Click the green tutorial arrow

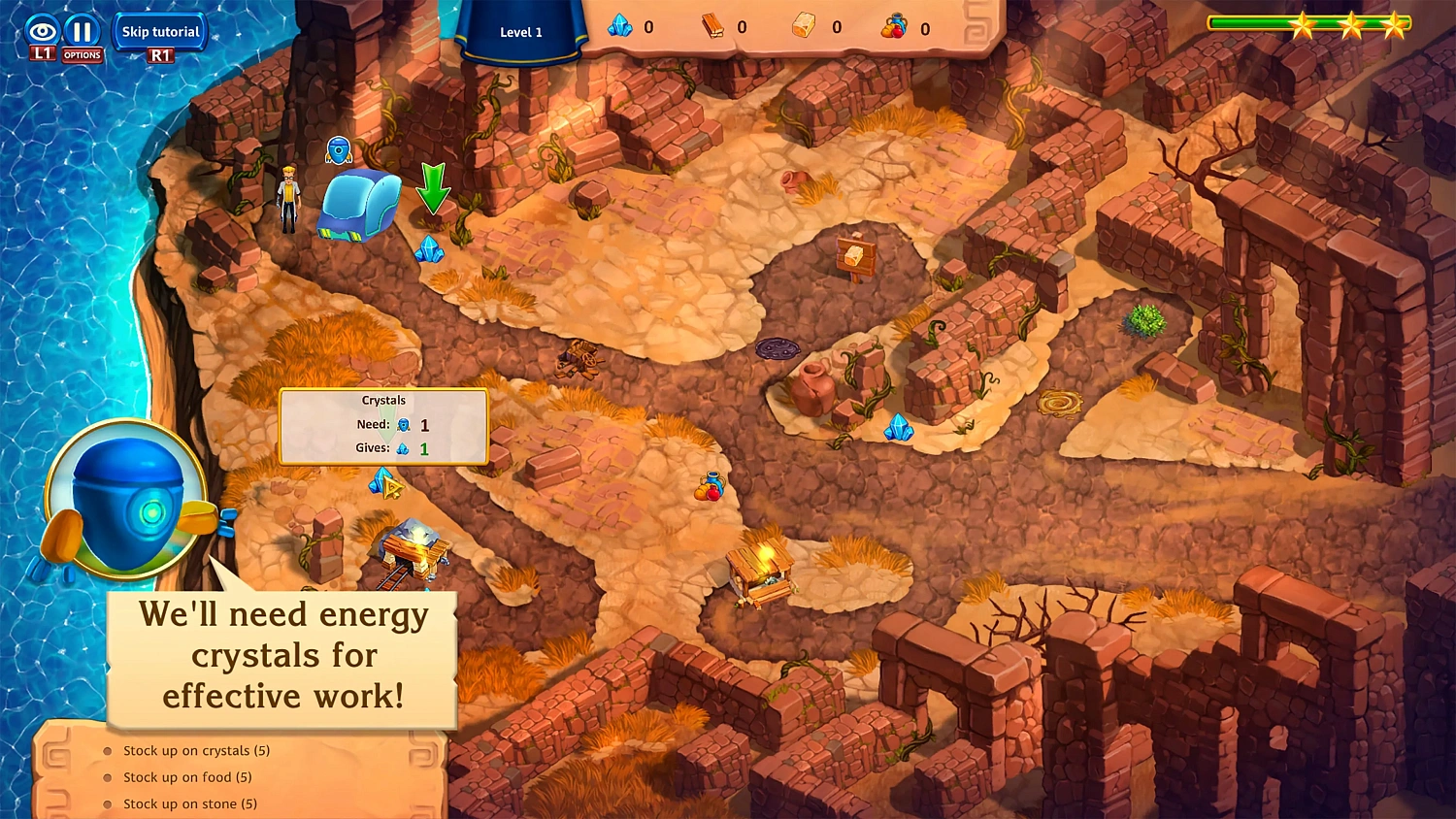[x=434, y=190]
